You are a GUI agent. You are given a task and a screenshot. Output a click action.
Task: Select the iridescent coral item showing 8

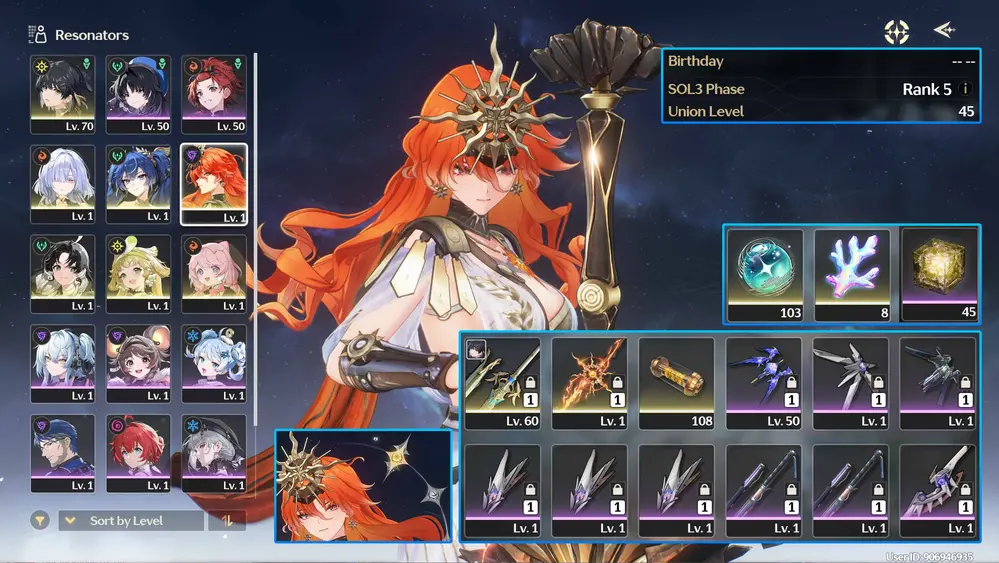coord(851,275)
